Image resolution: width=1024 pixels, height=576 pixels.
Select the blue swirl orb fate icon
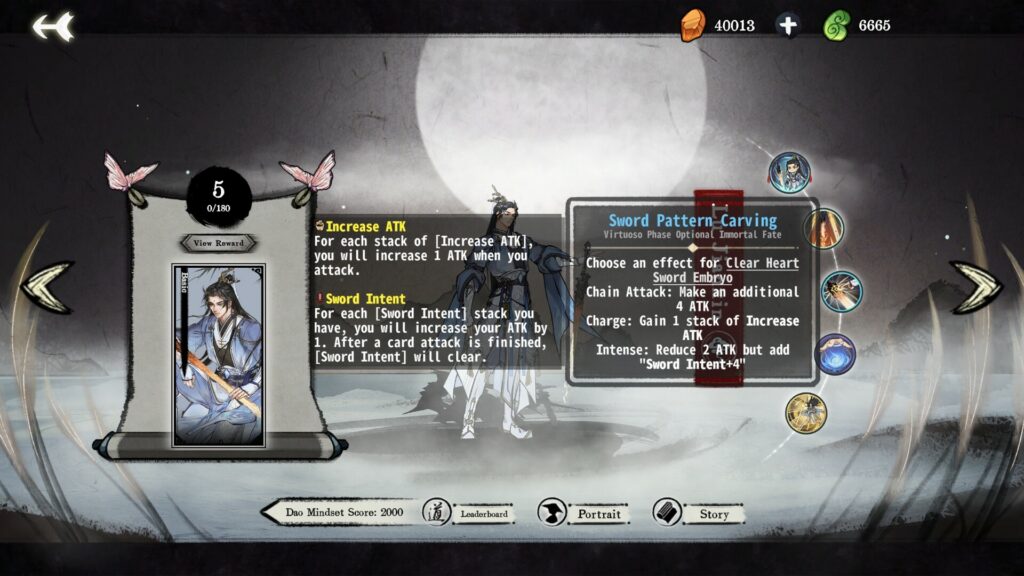point(835,354)
